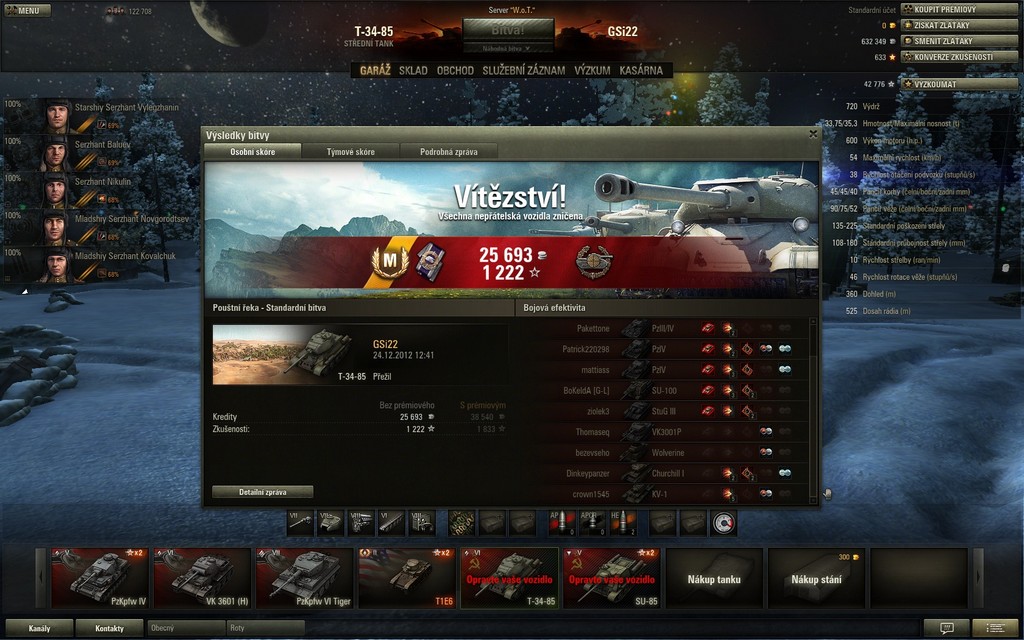Select the T1E6 tank in carousel

406,577
